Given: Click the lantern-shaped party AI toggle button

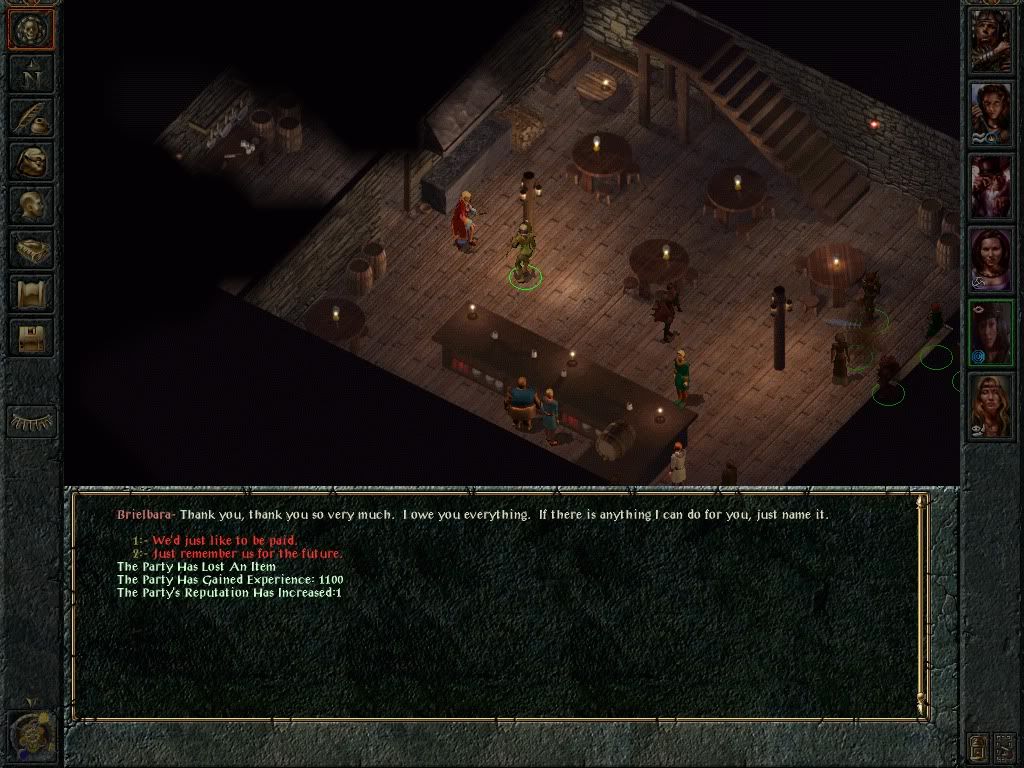Looking at the screenshot, I should pos(978,746).
